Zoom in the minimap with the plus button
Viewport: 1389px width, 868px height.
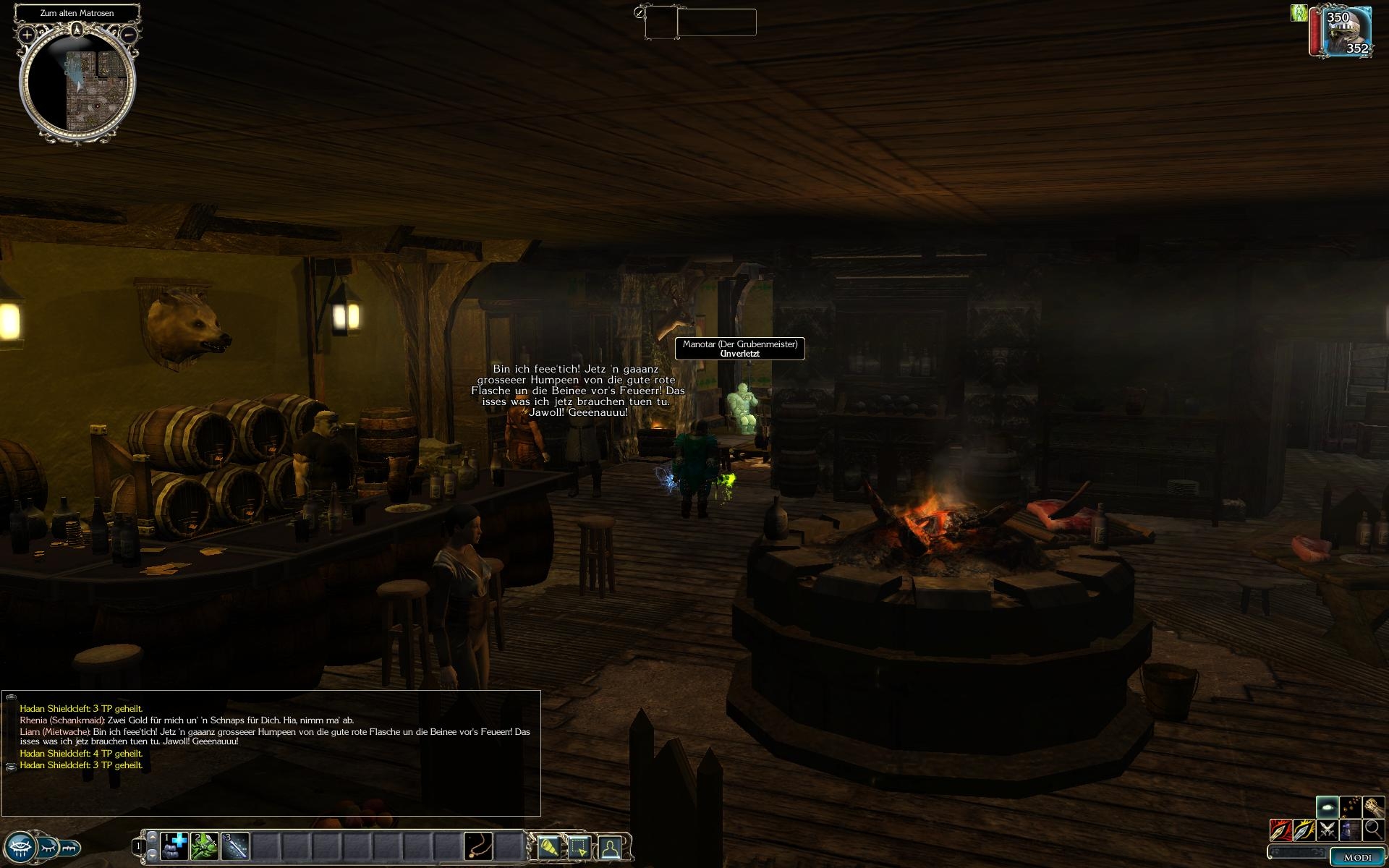27,34
